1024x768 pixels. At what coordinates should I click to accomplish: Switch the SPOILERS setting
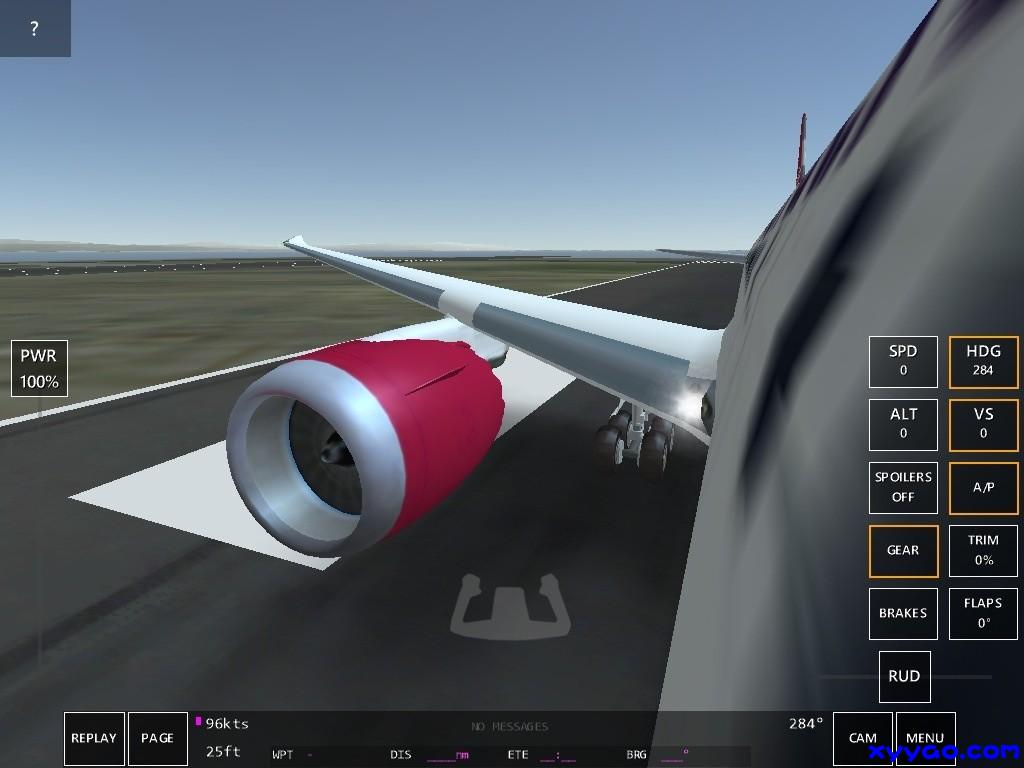pyautogui.click(x=903, y=487)
